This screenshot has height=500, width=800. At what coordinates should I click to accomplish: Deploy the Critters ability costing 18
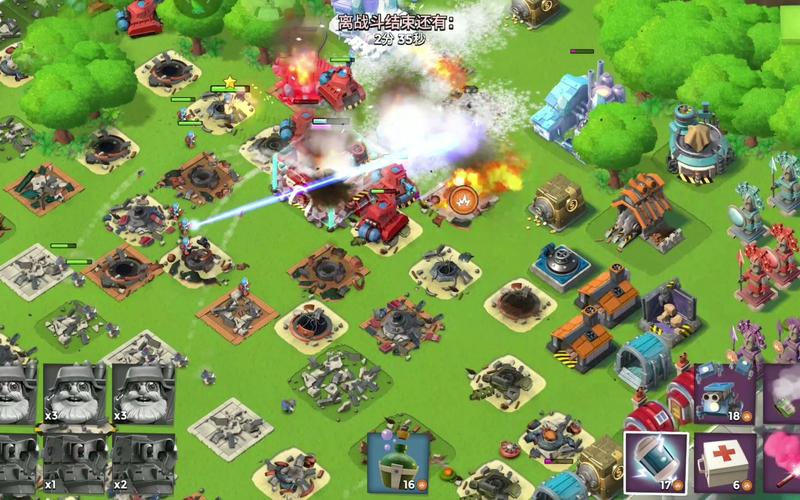(725, 393)
